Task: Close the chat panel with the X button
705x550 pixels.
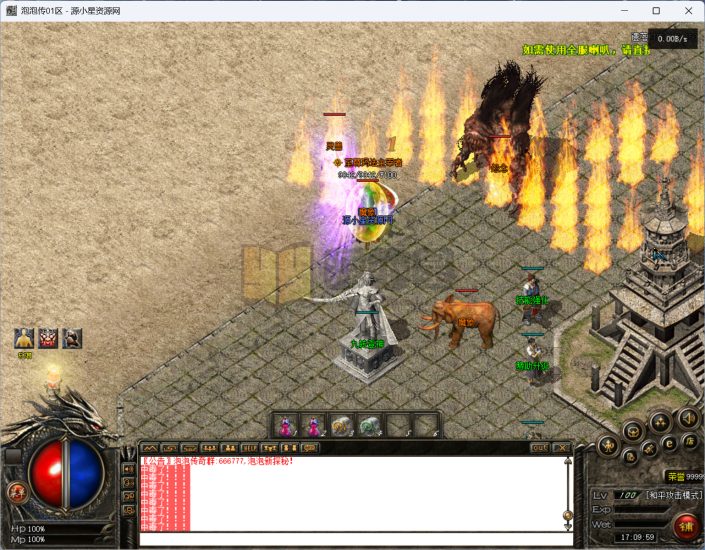Action: point(563,448)
